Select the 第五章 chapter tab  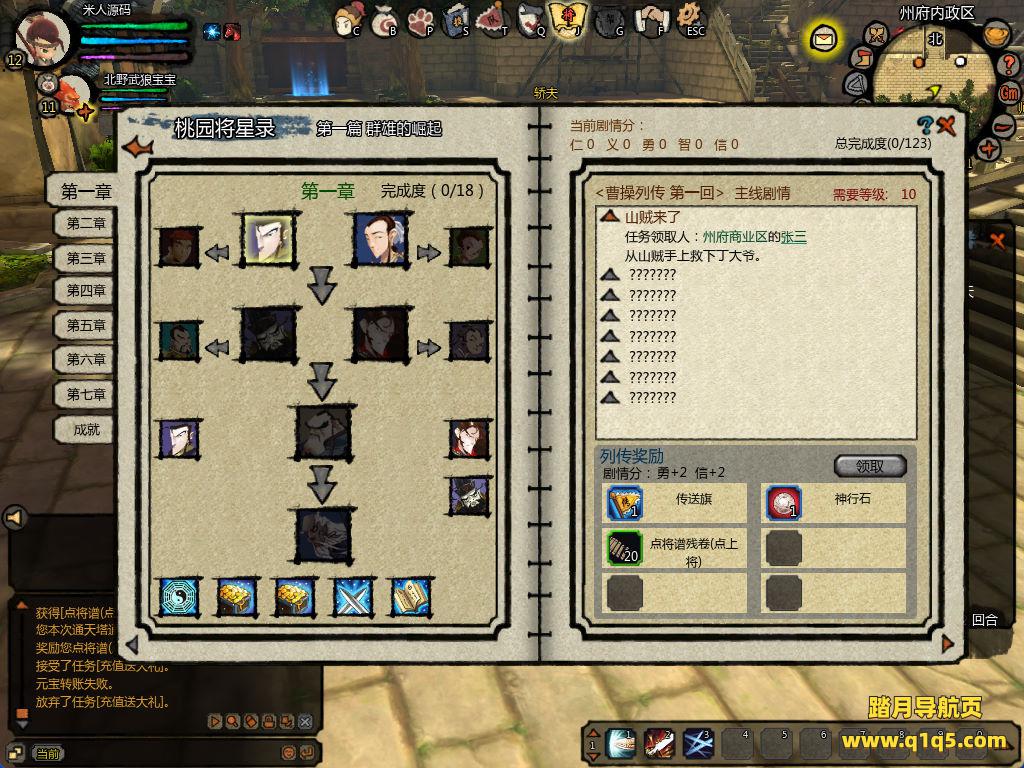pos(86,325)
